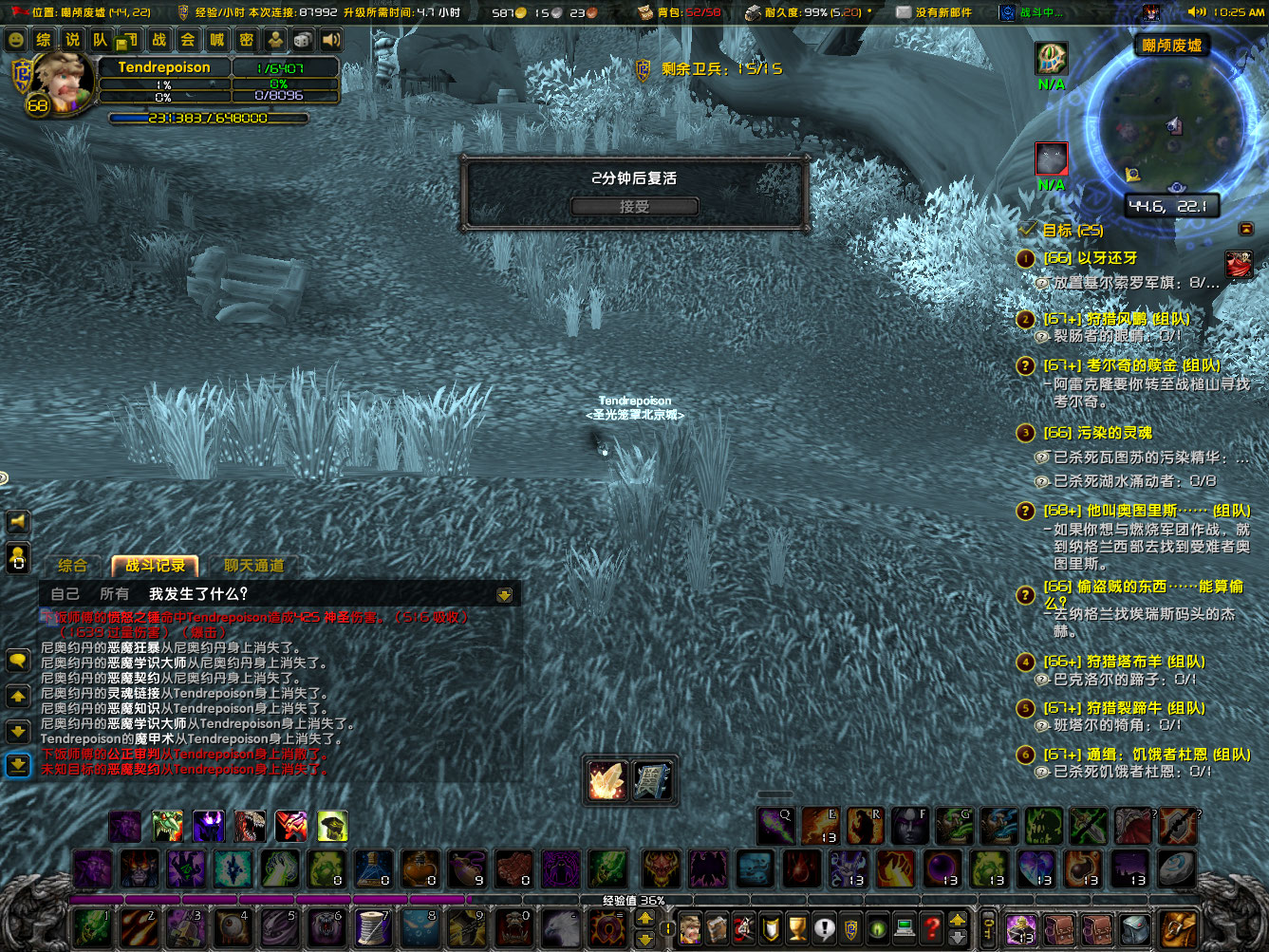Collapse the objectives tracker with orange arrow
Image resolution: width=1269 pixels, height=952 pixels.
point(1246,230)
